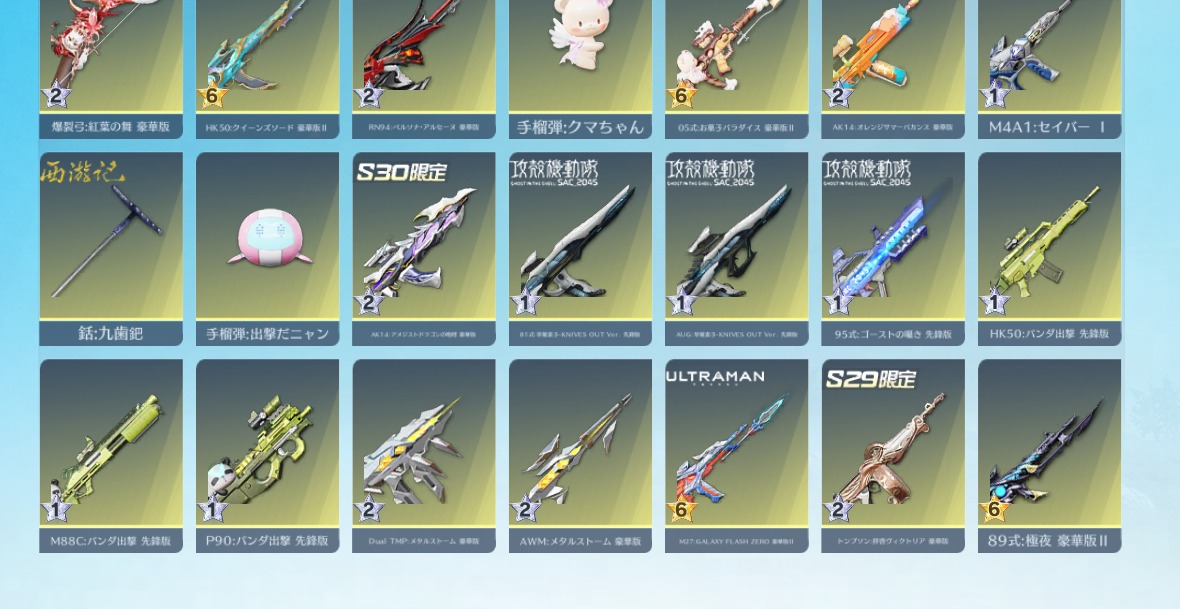Select the 95式:ゴーストの囁き skin card
The height and width of the screenshot is (609, 1180).
(893, 248)
